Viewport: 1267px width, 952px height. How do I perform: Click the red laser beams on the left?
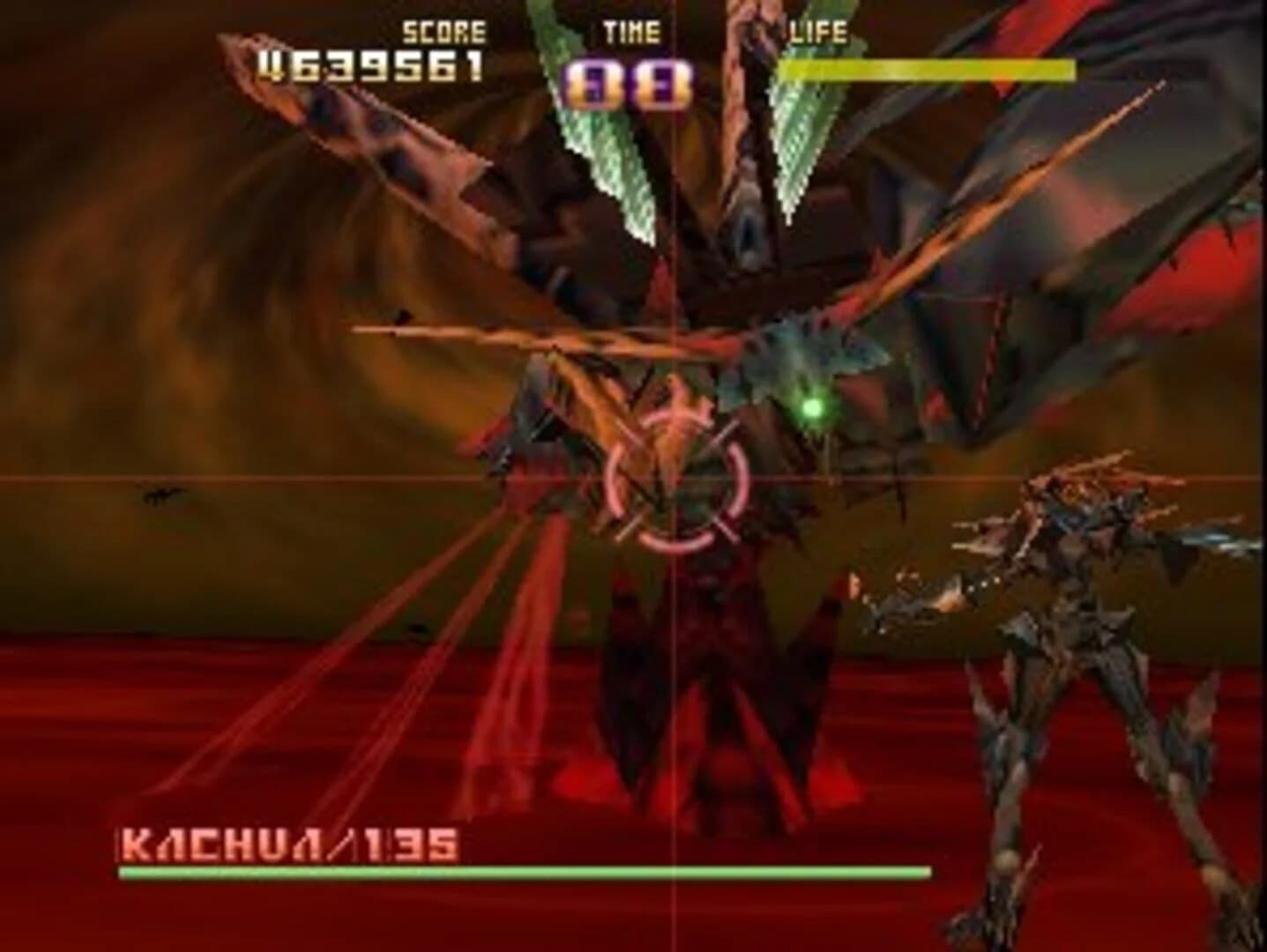(353, 688)
